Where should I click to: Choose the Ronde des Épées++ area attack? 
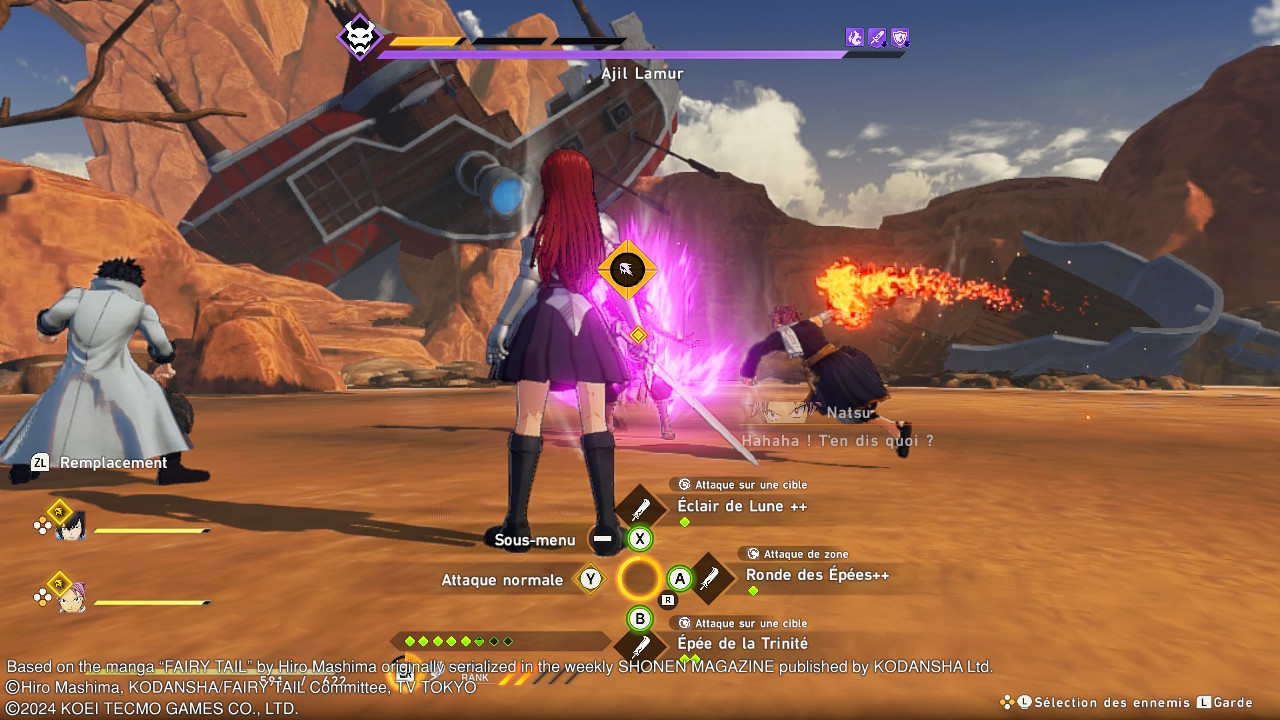(x=816, y=575)
